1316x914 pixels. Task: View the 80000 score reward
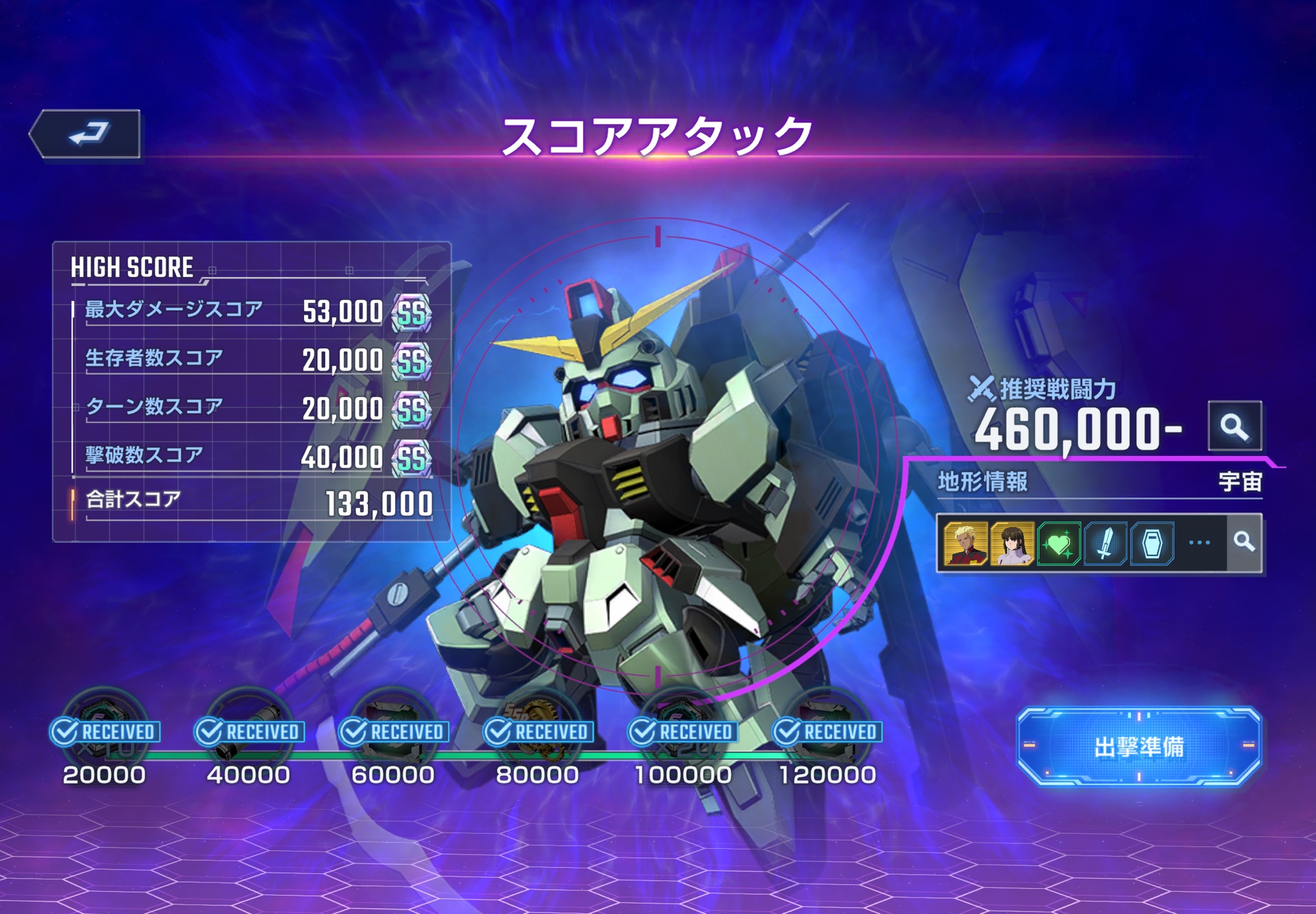coord(538,727)
